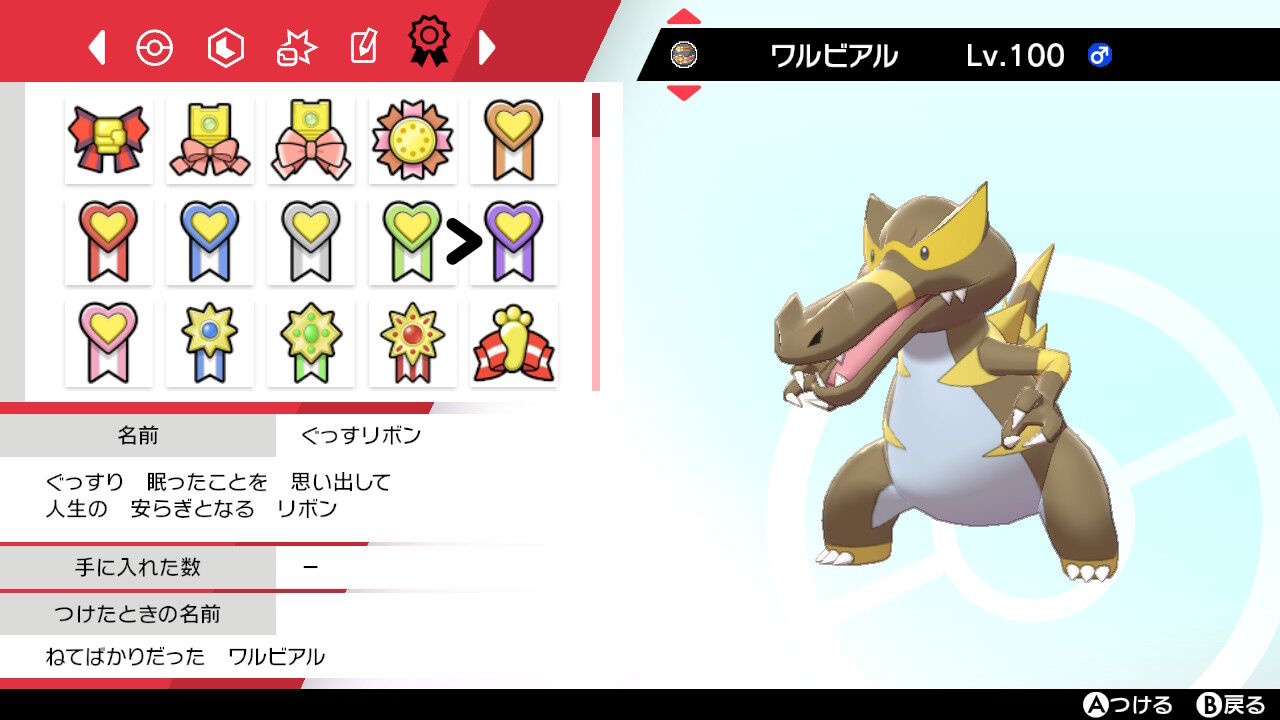Open the trainer memo pencil icon

coord(364,46)
